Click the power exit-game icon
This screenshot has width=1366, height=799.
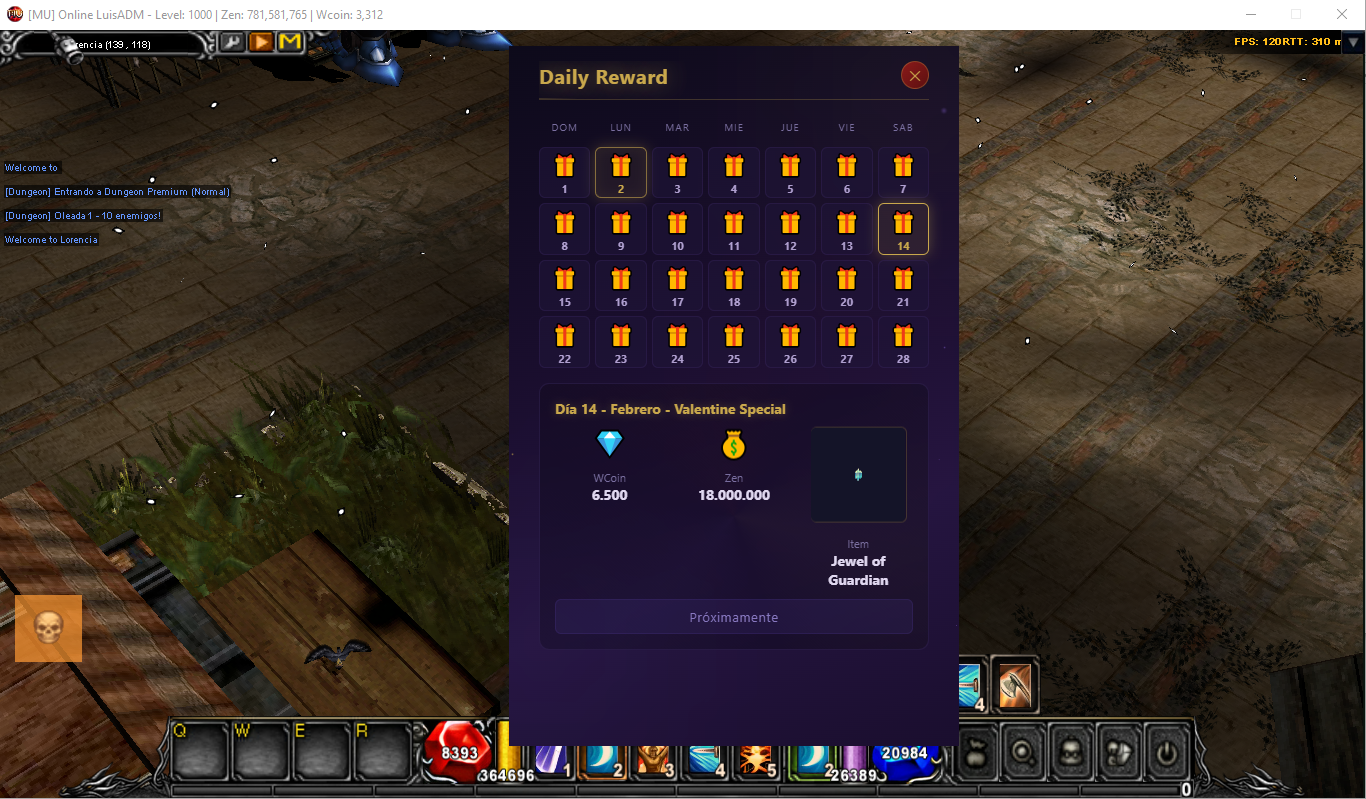(x=1166, y=755)
